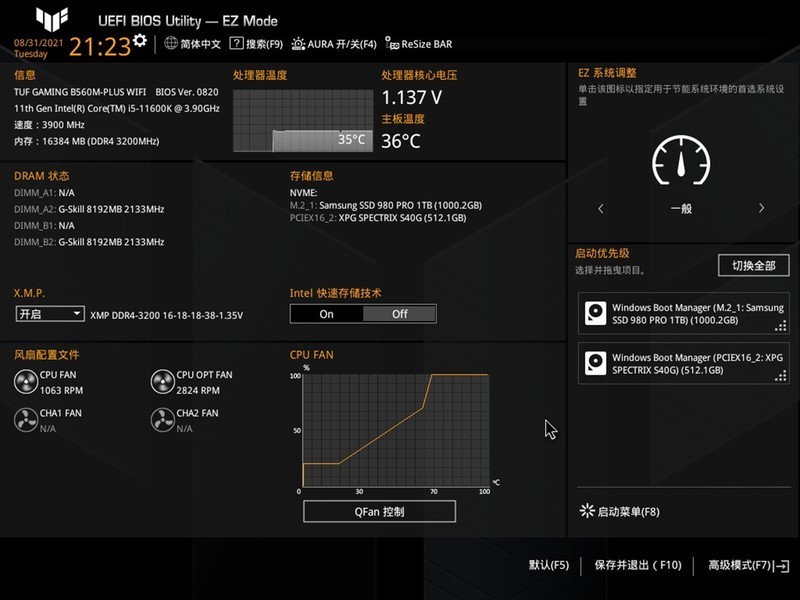This screenshot has height=600, width=800.
Task: Open the QFan 控制 fan control
Action: coord(379,512)
